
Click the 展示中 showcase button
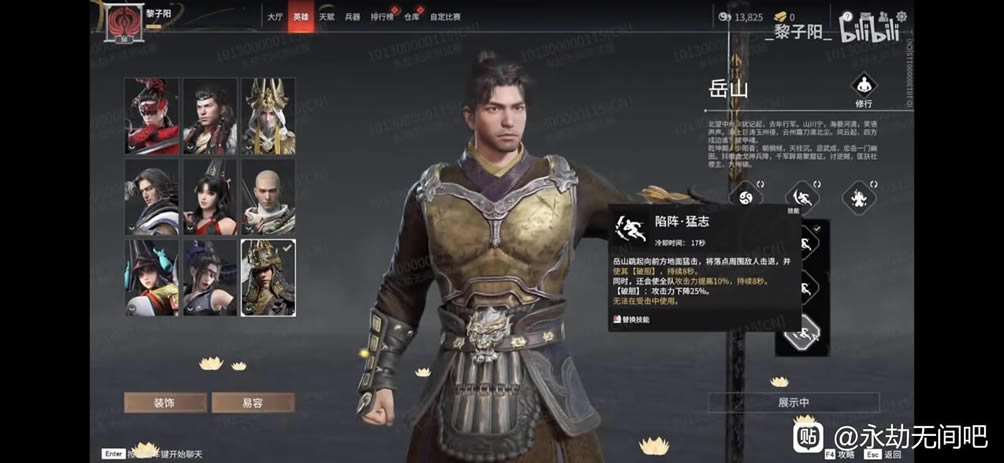tap(793, 402)
